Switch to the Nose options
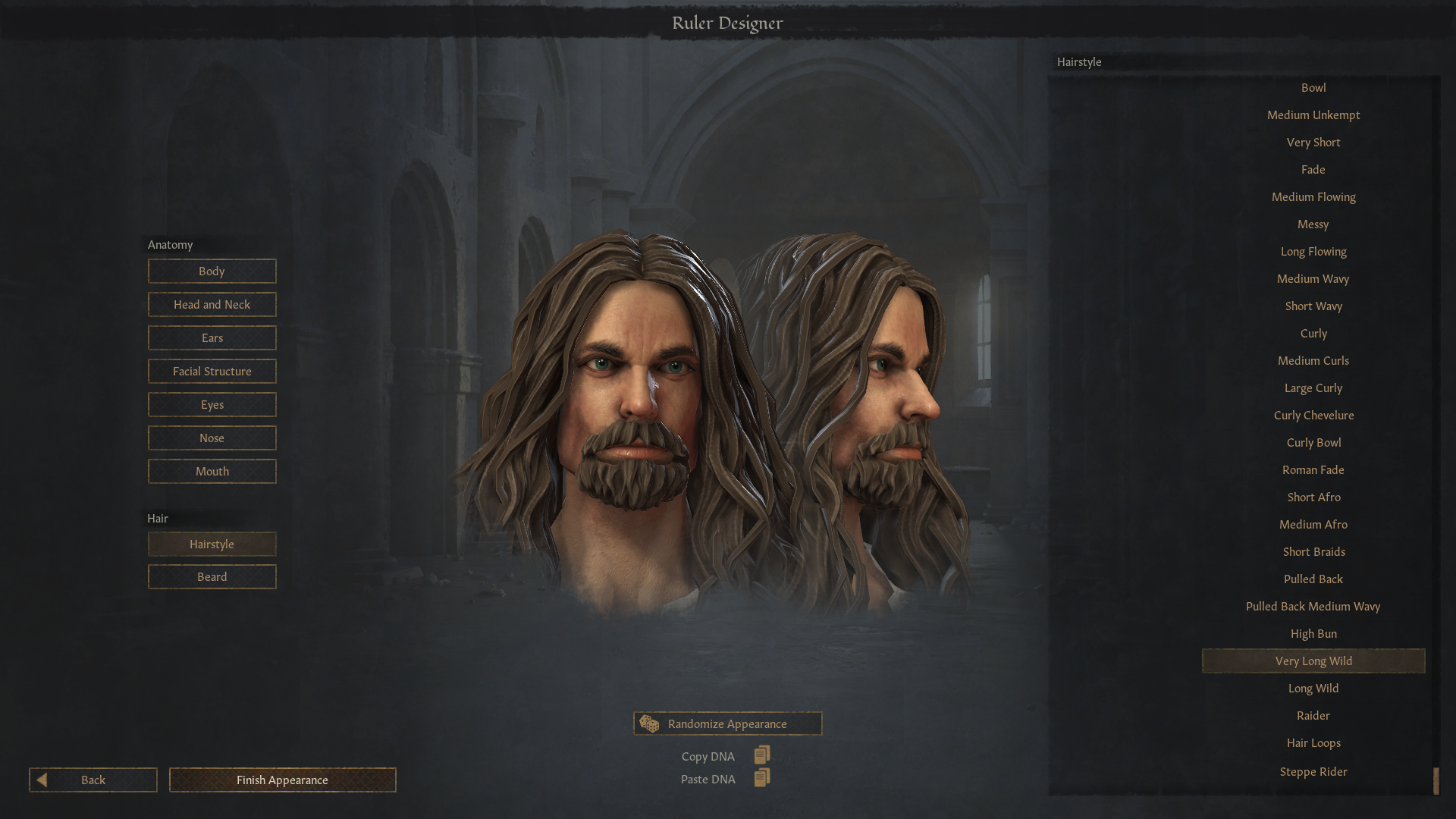The image size is (1456, 819). pos(212,438)
